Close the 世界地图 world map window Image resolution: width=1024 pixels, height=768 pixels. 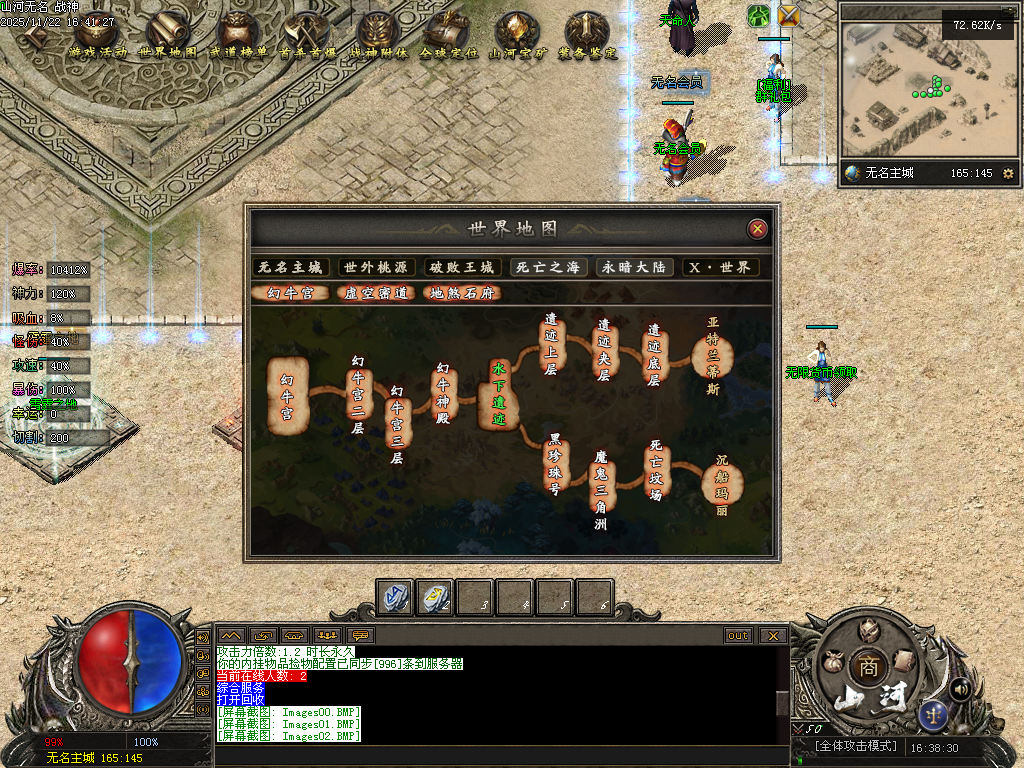point(758,229)
